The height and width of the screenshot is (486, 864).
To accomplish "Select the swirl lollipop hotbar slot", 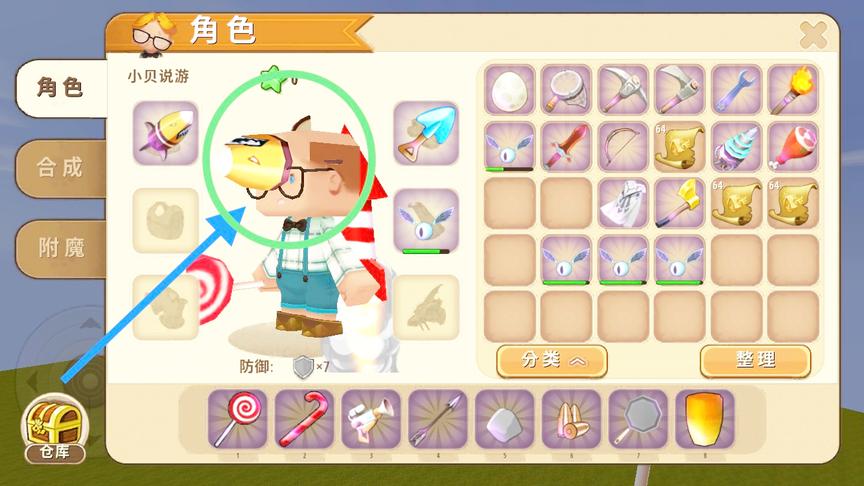I will click(x=238, y=418).
